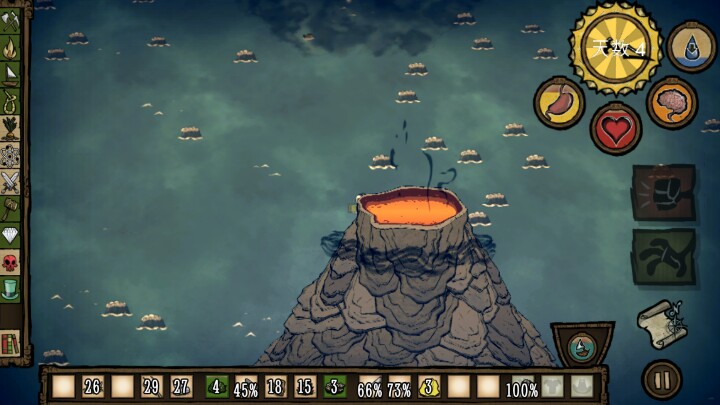Screen dimensions: 720x405
Task: Select the inventory slot showing 26
Action: coord(92,386)
